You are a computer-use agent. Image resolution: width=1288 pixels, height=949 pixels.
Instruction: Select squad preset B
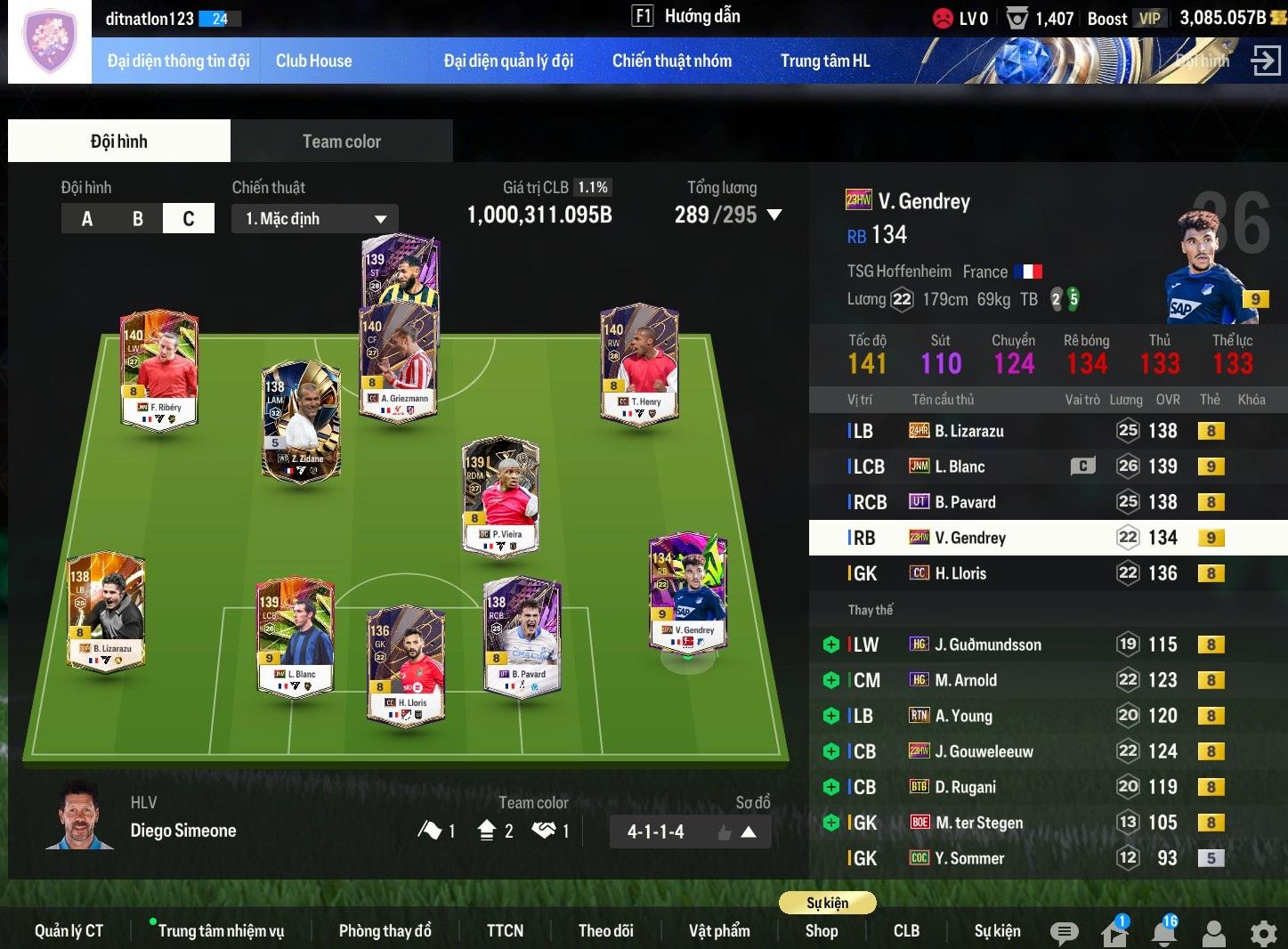pyautogui.click(x=138, y=218)
